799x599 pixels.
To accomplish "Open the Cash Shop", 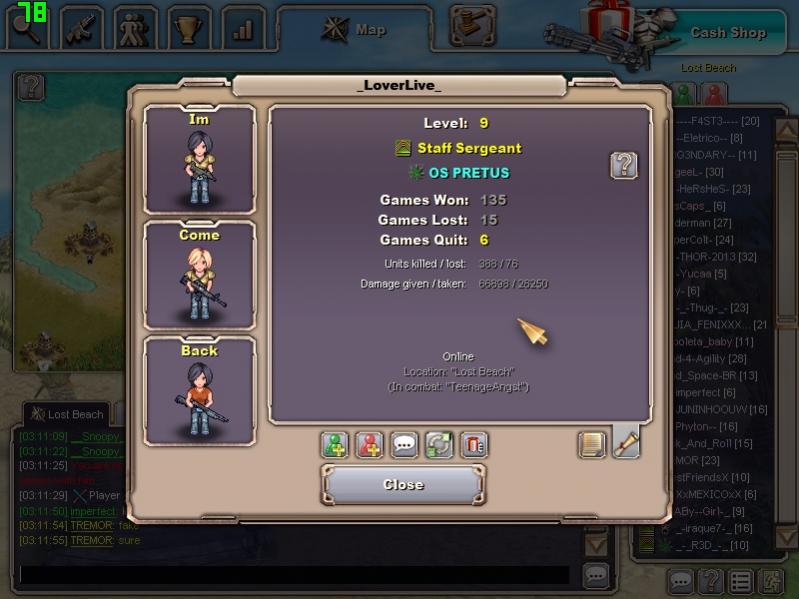I will (728, 32).
